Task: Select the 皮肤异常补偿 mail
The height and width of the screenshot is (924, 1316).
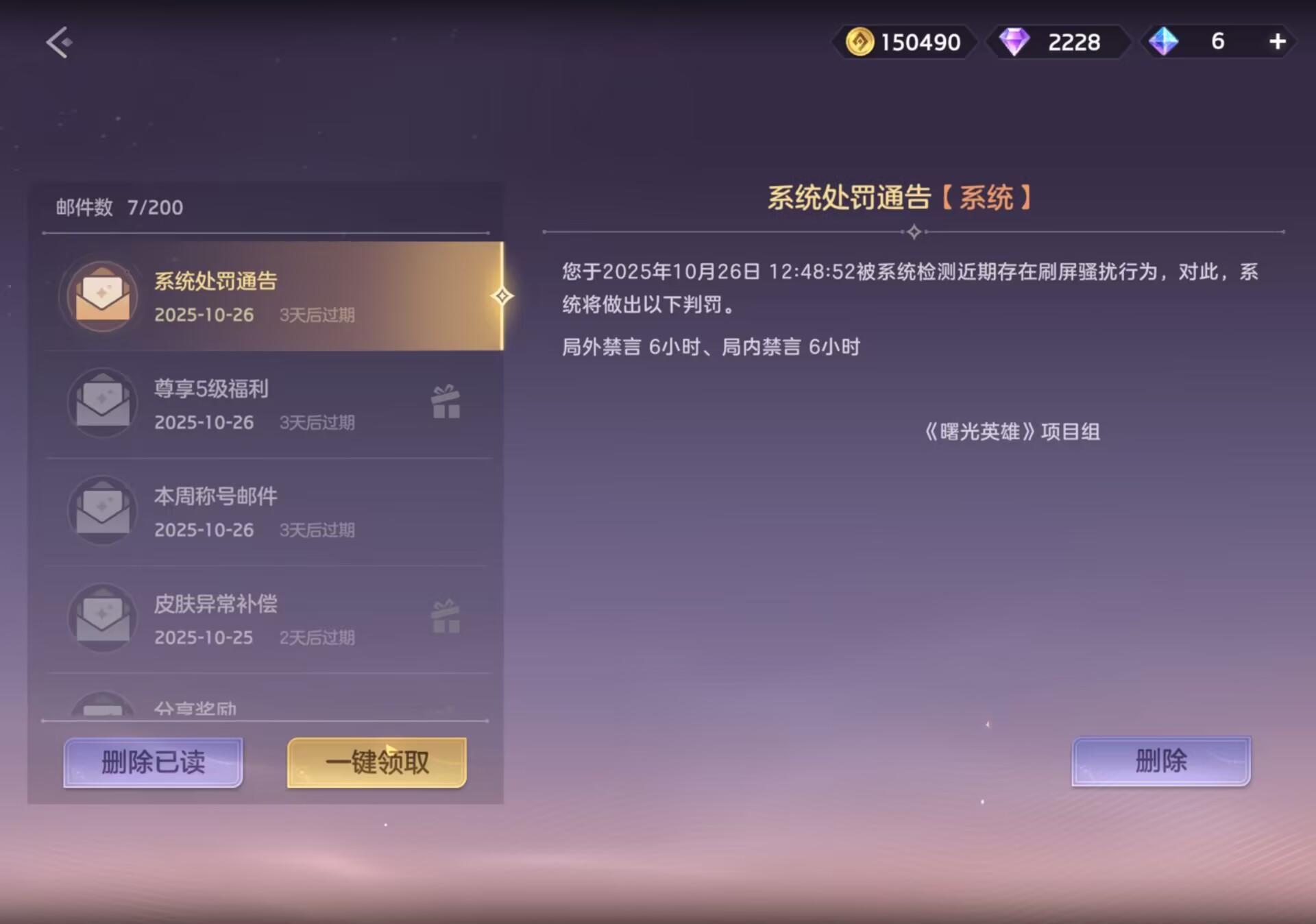Action: point(267,618)
